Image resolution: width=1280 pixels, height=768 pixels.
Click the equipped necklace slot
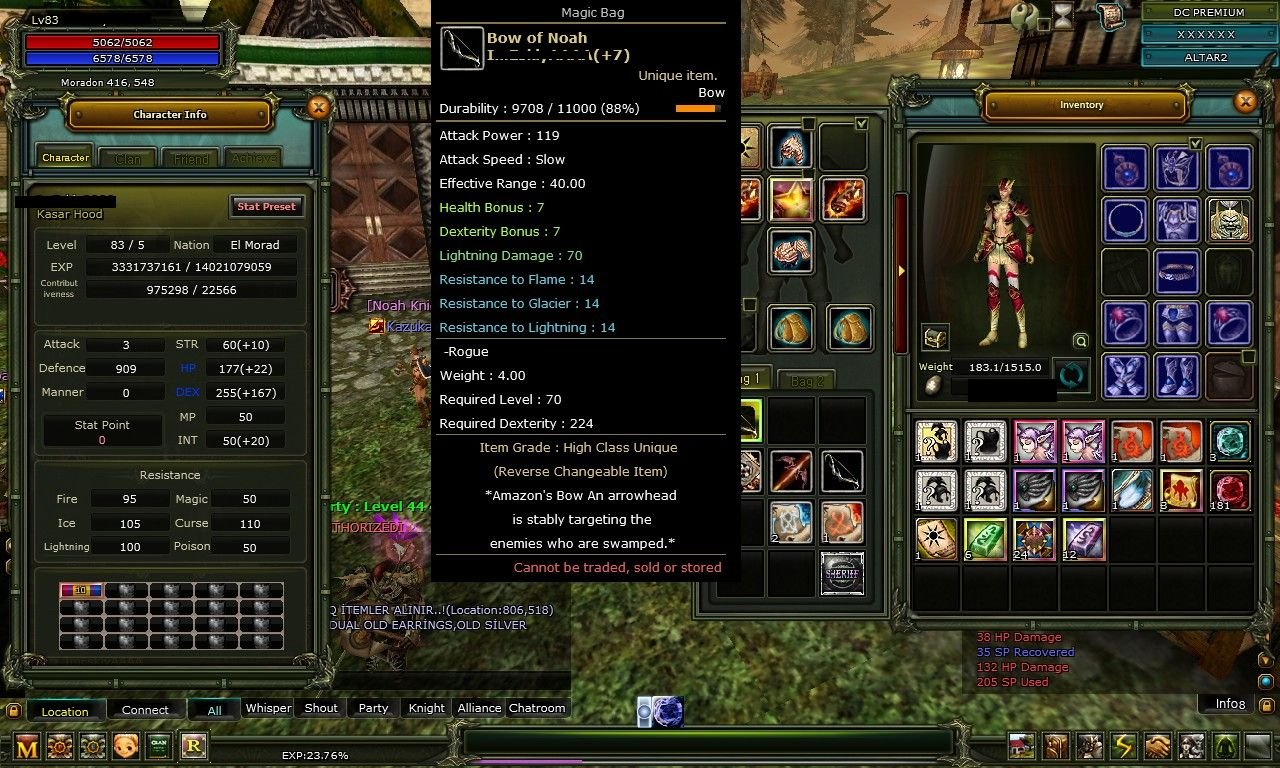pos(1124,219)
